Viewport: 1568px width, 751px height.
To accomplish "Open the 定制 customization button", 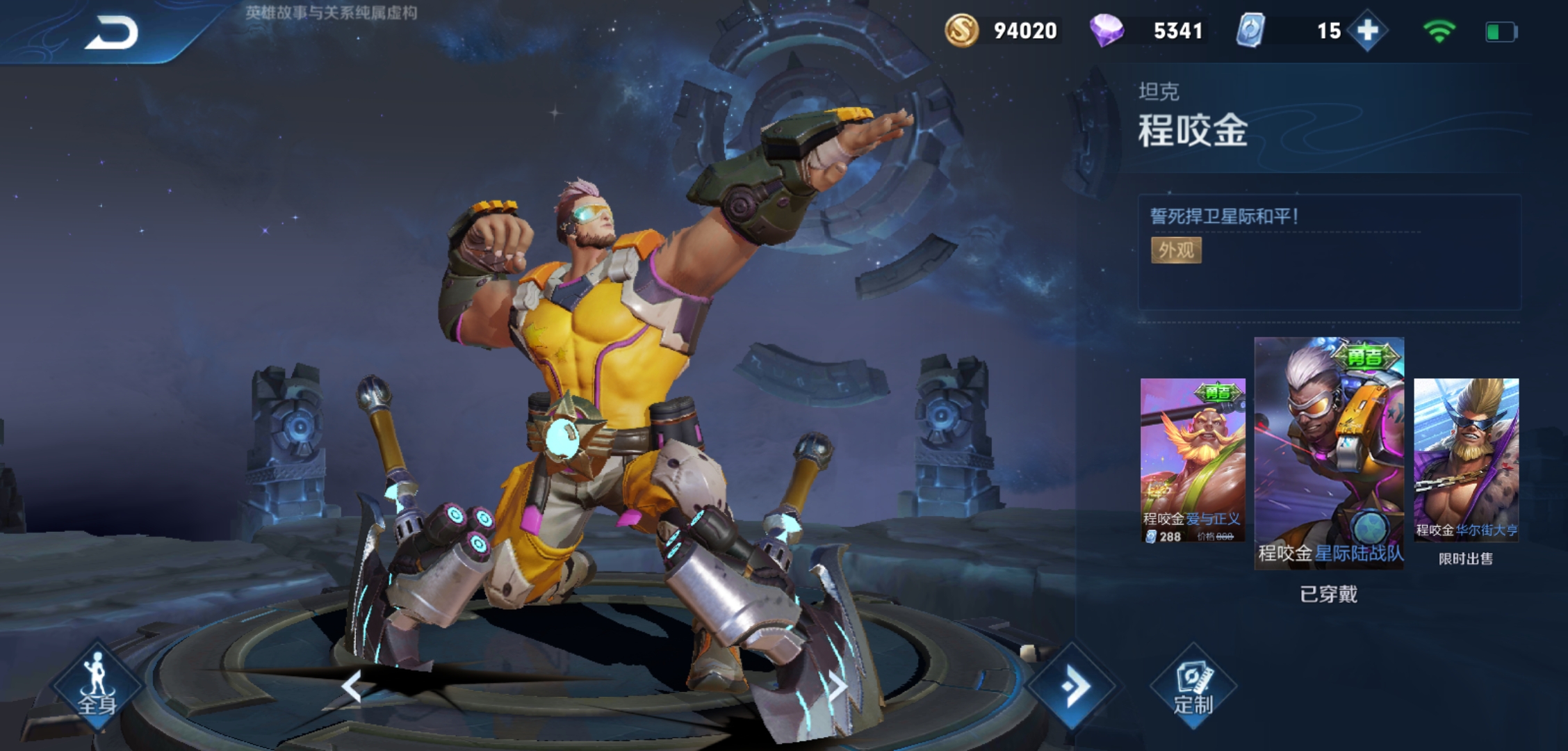I will [x=1193, y=687].
